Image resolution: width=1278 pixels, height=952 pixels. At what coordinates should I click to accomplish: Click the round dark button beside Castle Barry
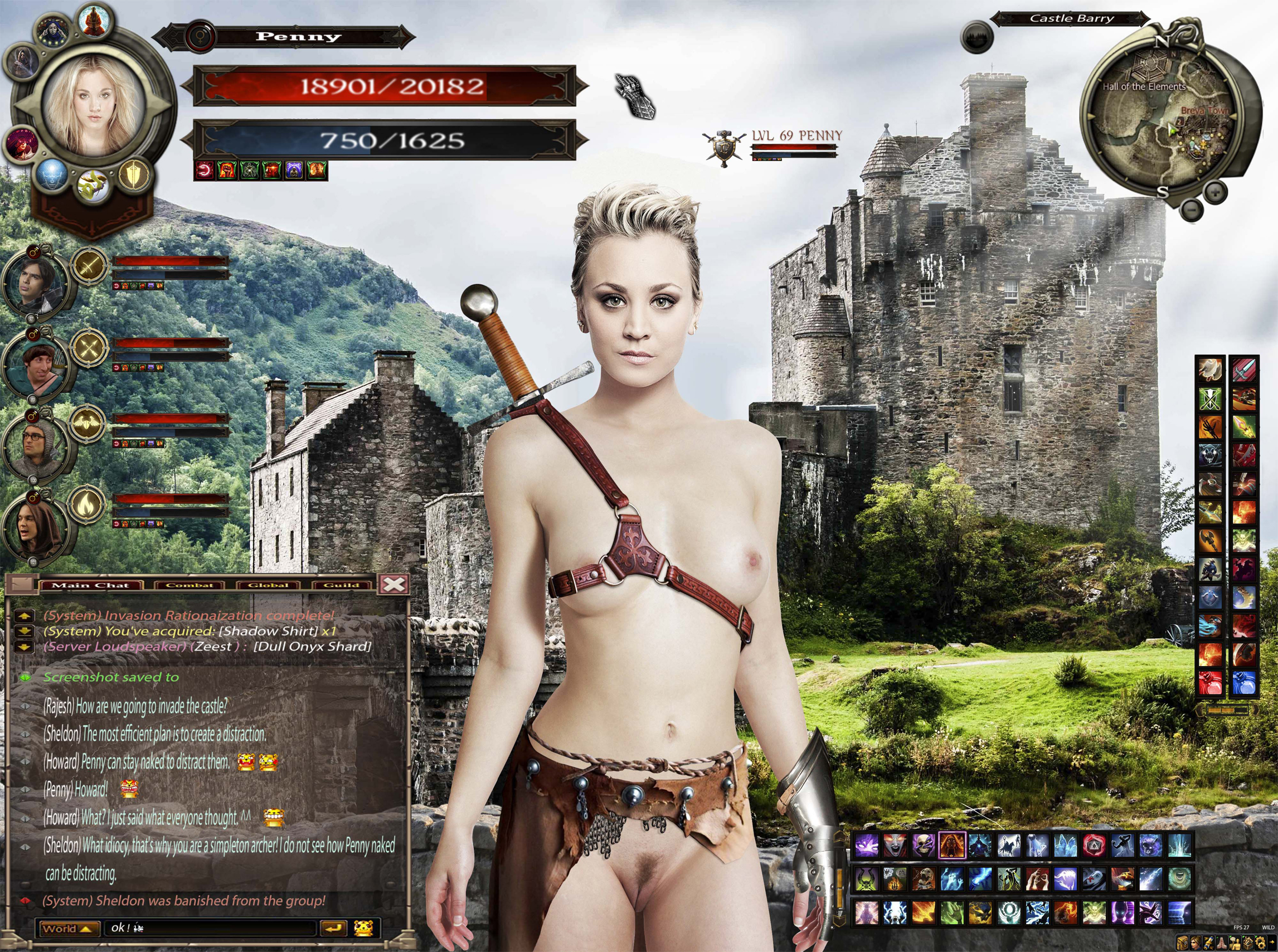pyautogui.click(x=976, y=37)
